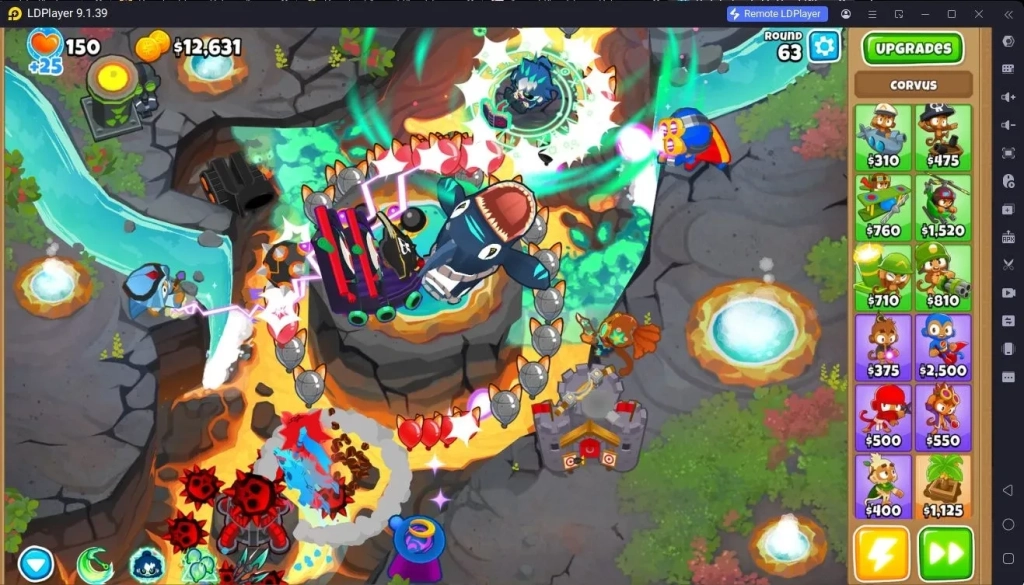
Task: Select the Monkey Sub for $310
Action: 883,137
